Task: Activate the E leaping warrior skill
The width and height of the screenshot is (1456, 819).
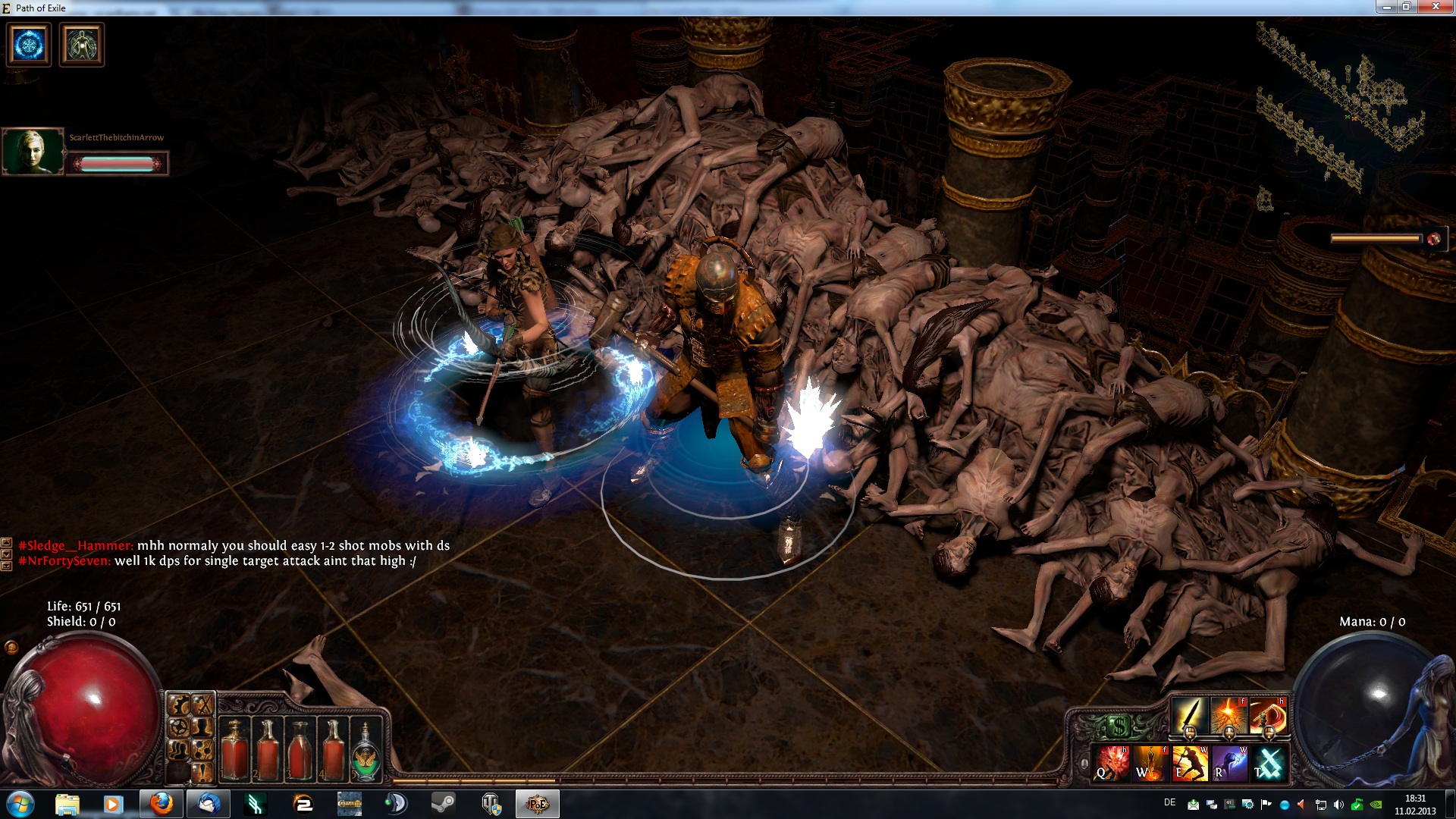Action: coord(1190,762)
